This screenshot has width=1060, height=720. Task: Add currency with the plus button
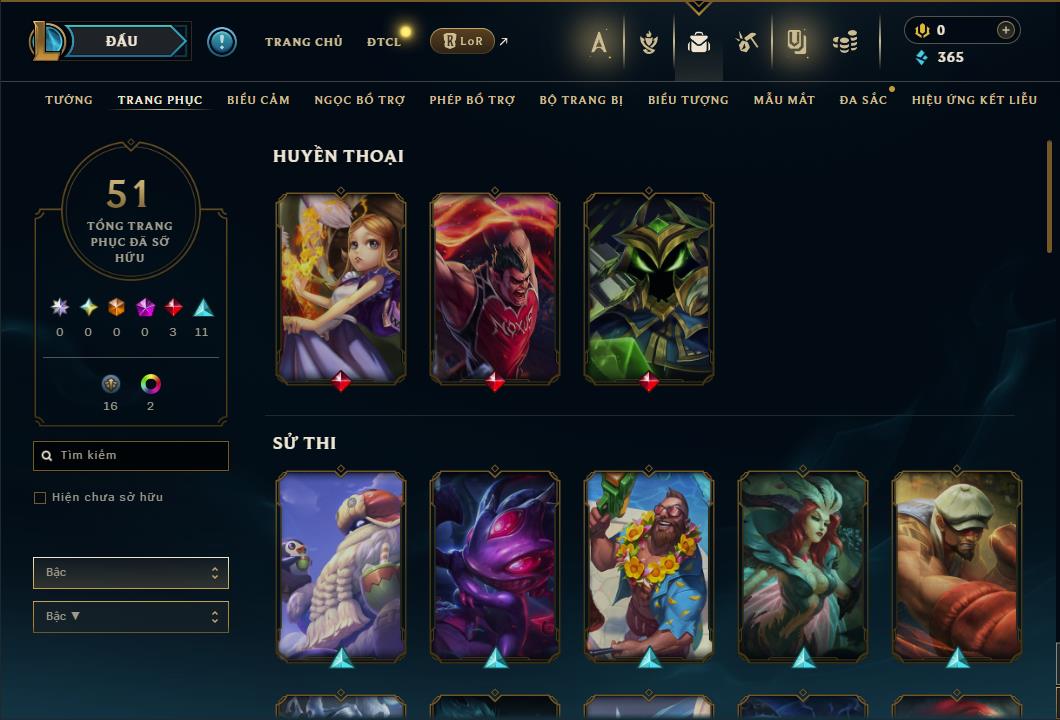coord(1005,30)
